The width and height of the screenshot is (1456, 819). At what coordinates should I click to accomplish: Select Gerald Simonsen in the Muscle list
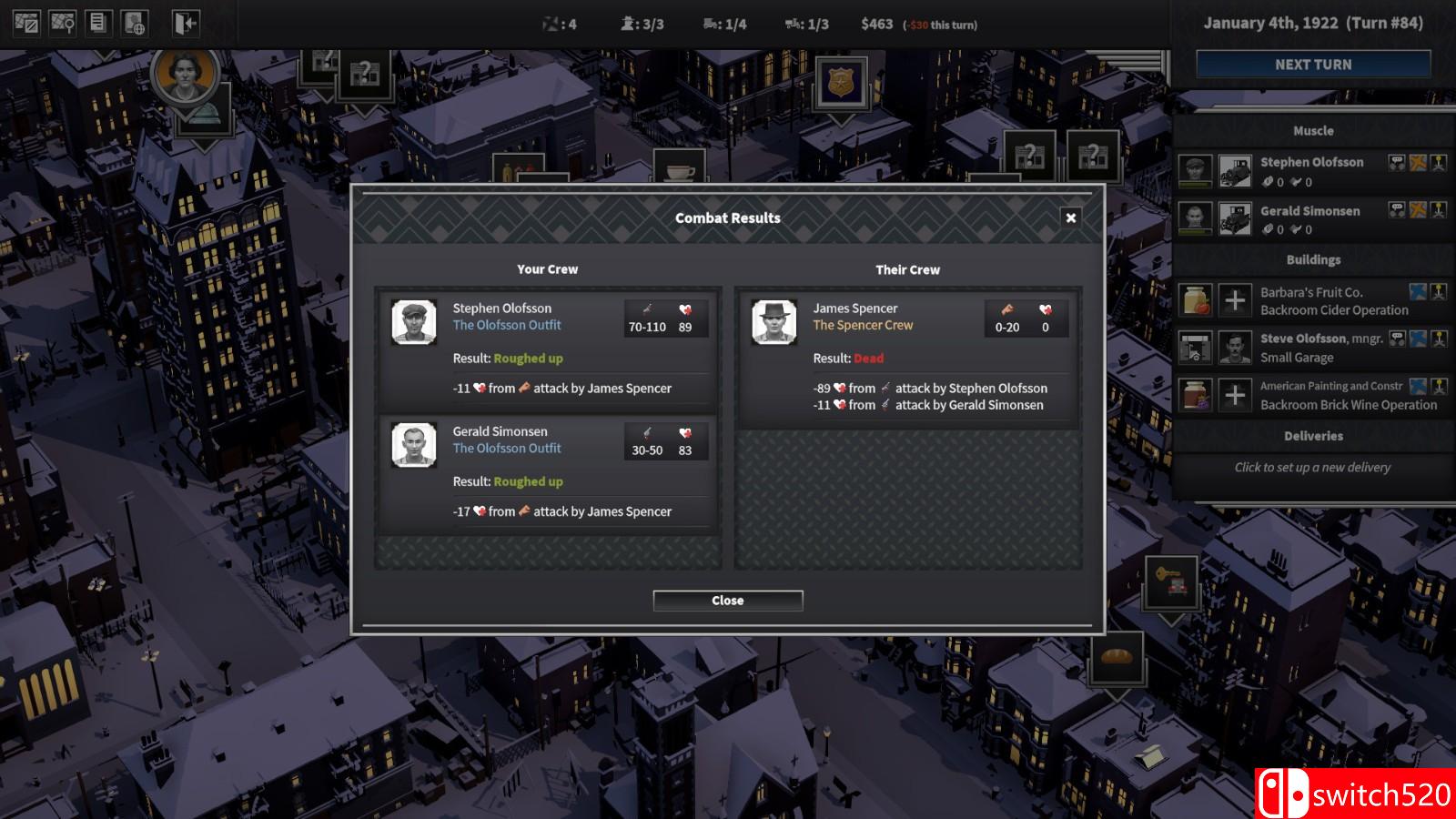coord(1309,211)
